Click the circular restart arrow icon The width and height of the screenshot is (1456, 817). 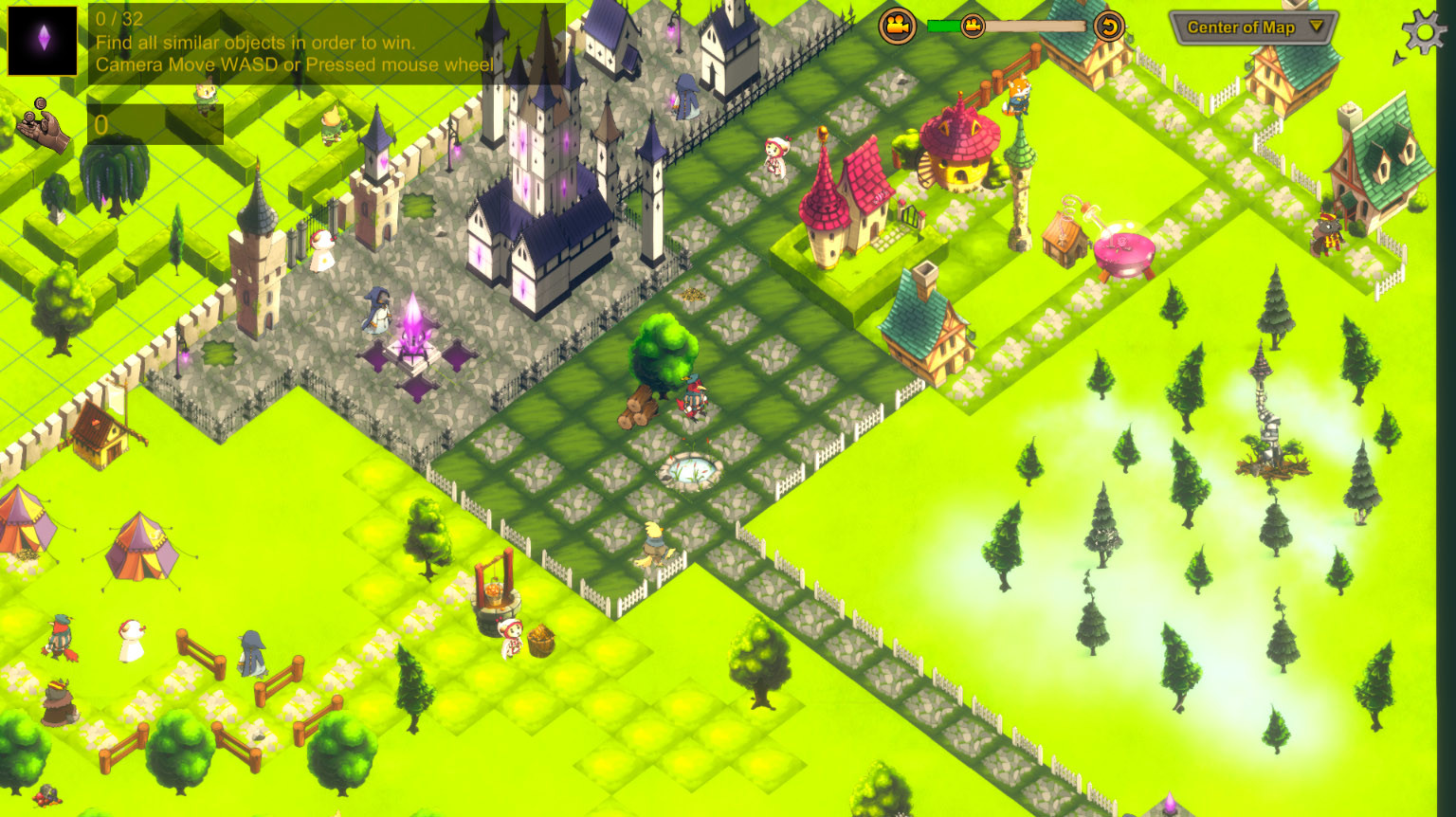coord(1107,27)
